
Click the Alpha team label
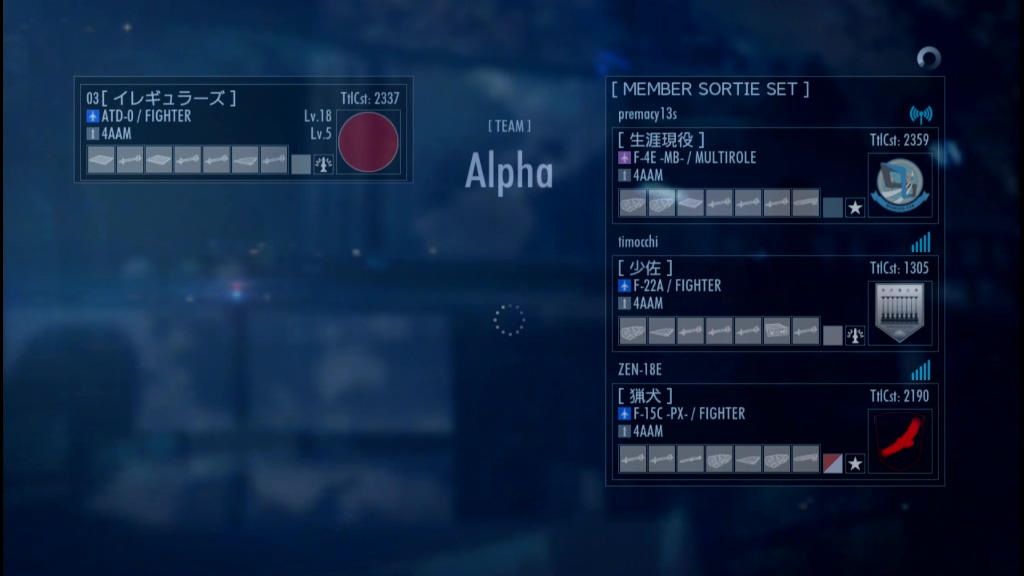(509, 172)
